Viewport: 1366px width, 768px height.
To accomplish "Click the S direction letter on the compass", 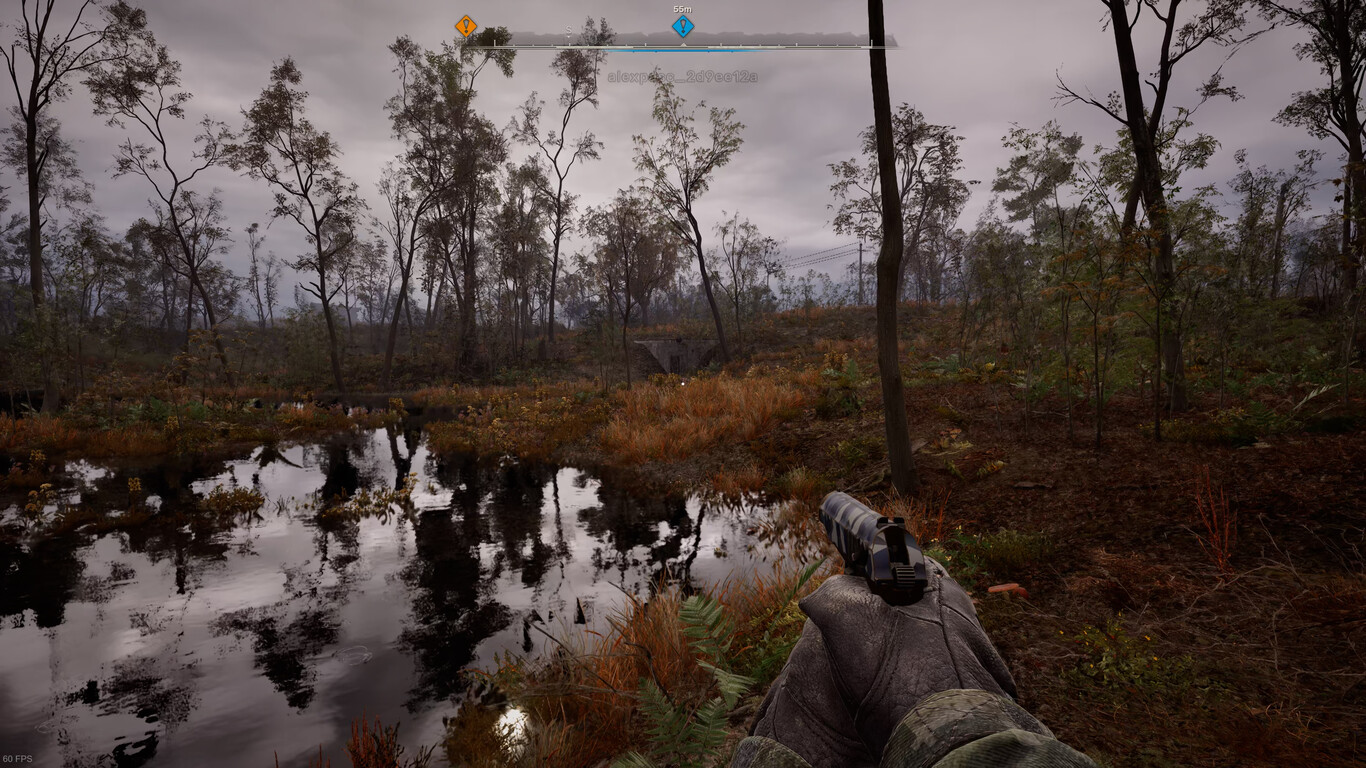I will pos(568,31).
